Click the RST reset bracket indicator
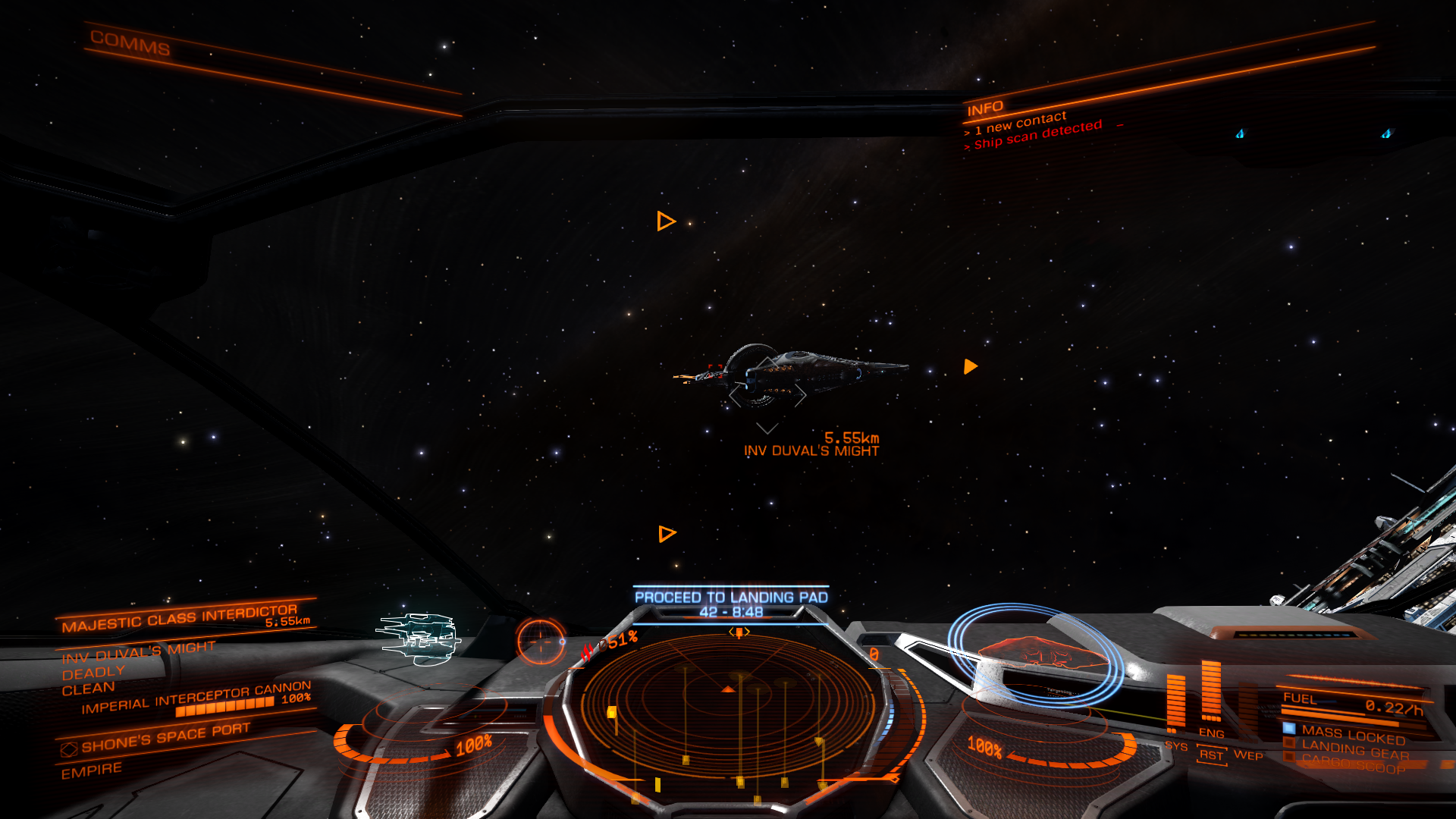The image size is (1456, 819). click(x=1211, y=755)
